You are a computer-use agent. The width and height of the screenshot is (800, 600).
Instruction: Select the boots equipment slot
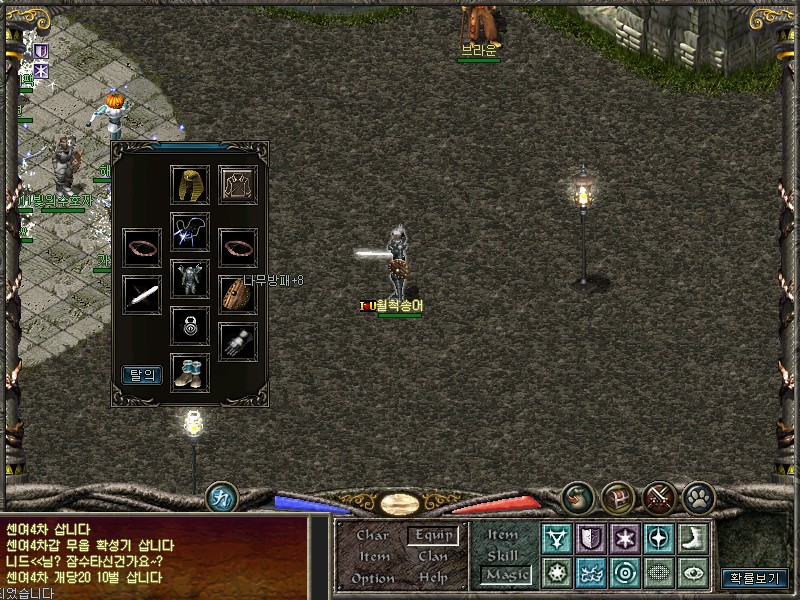pos(189,371)
